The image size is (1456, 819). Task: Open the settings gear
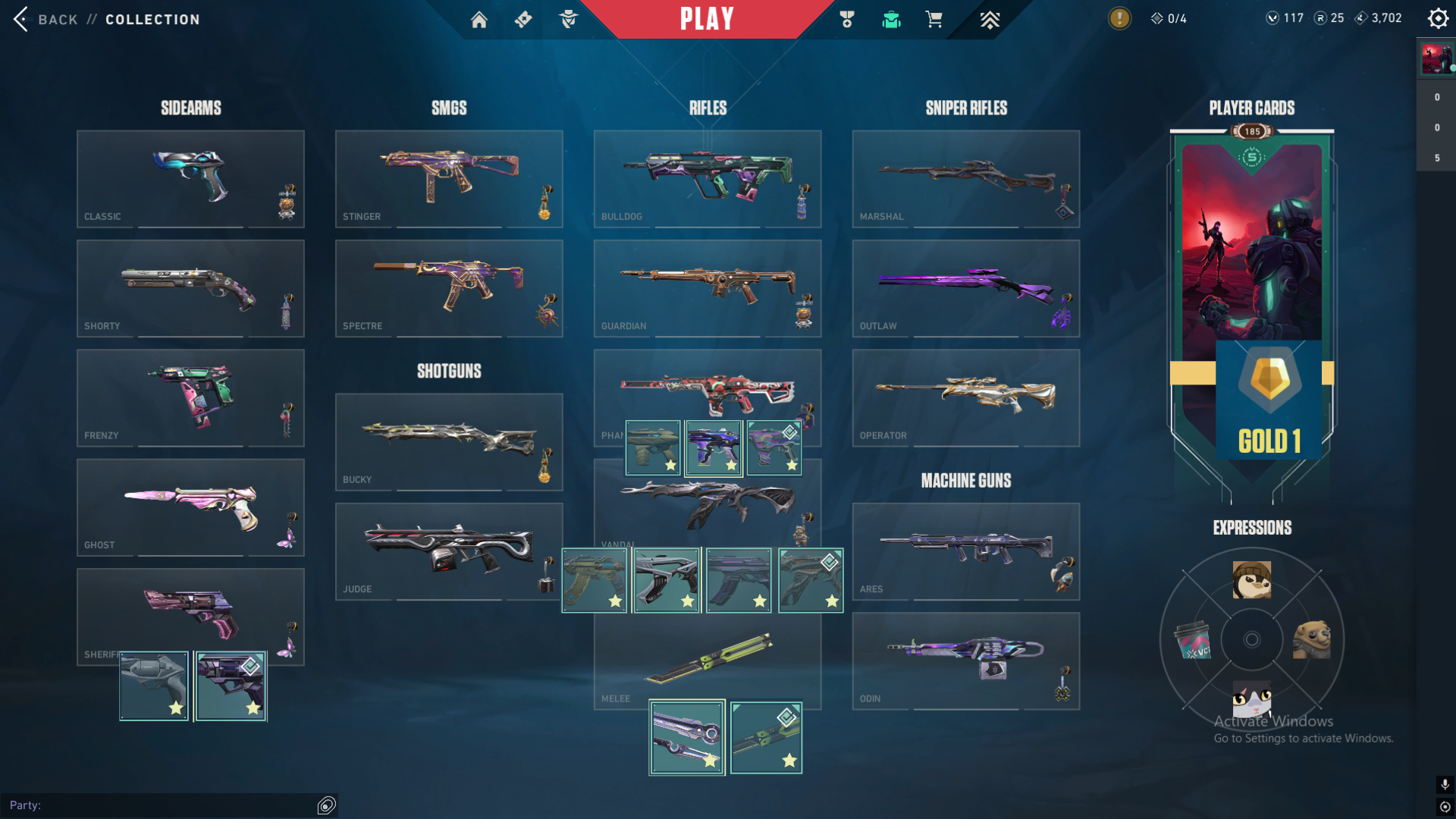[x=1438, y=18]
